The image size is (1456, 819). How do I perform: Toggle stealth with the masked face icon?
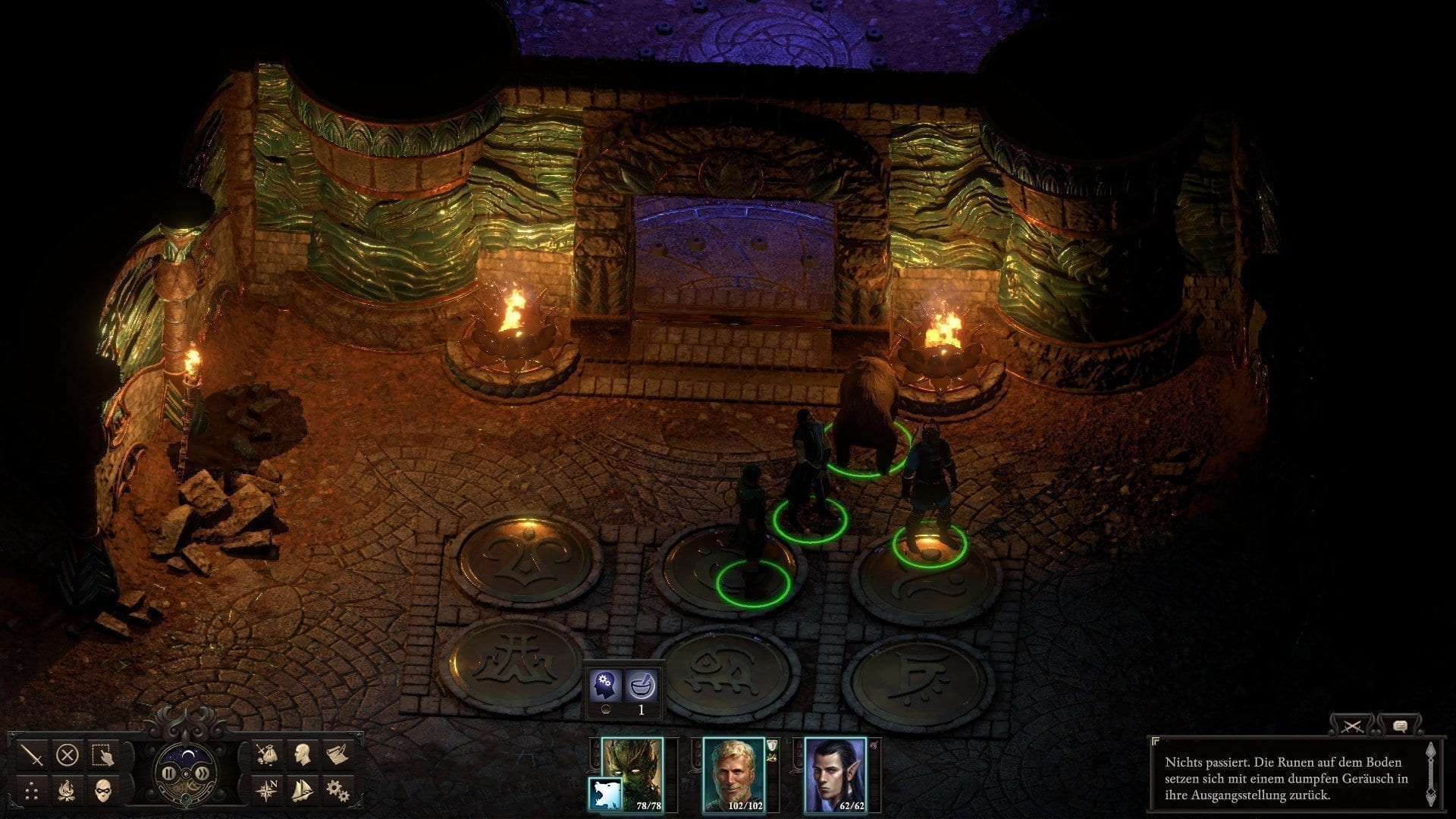(103, 792)
